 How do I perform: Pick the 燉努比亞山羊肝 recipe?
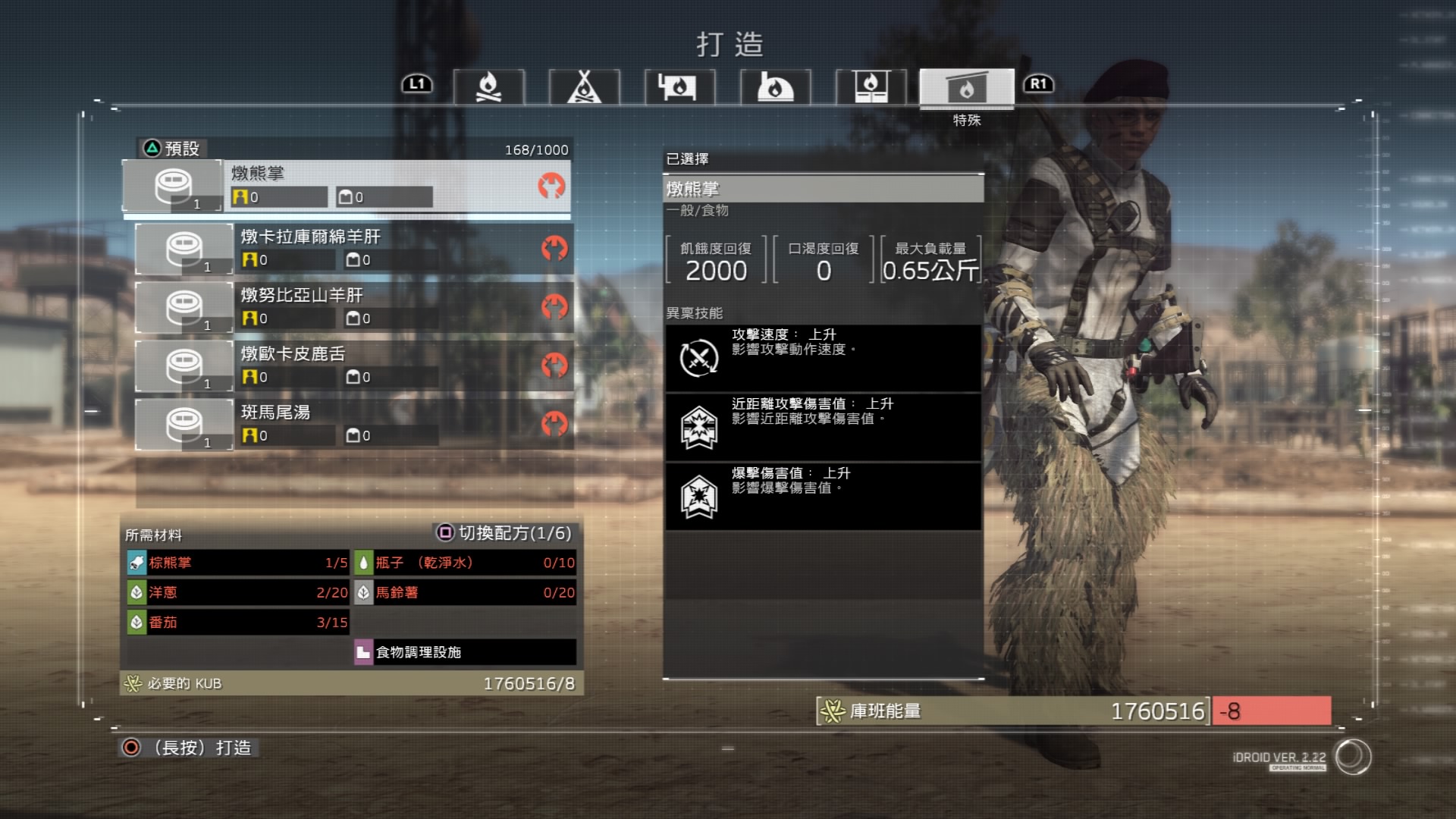point(353,306)
